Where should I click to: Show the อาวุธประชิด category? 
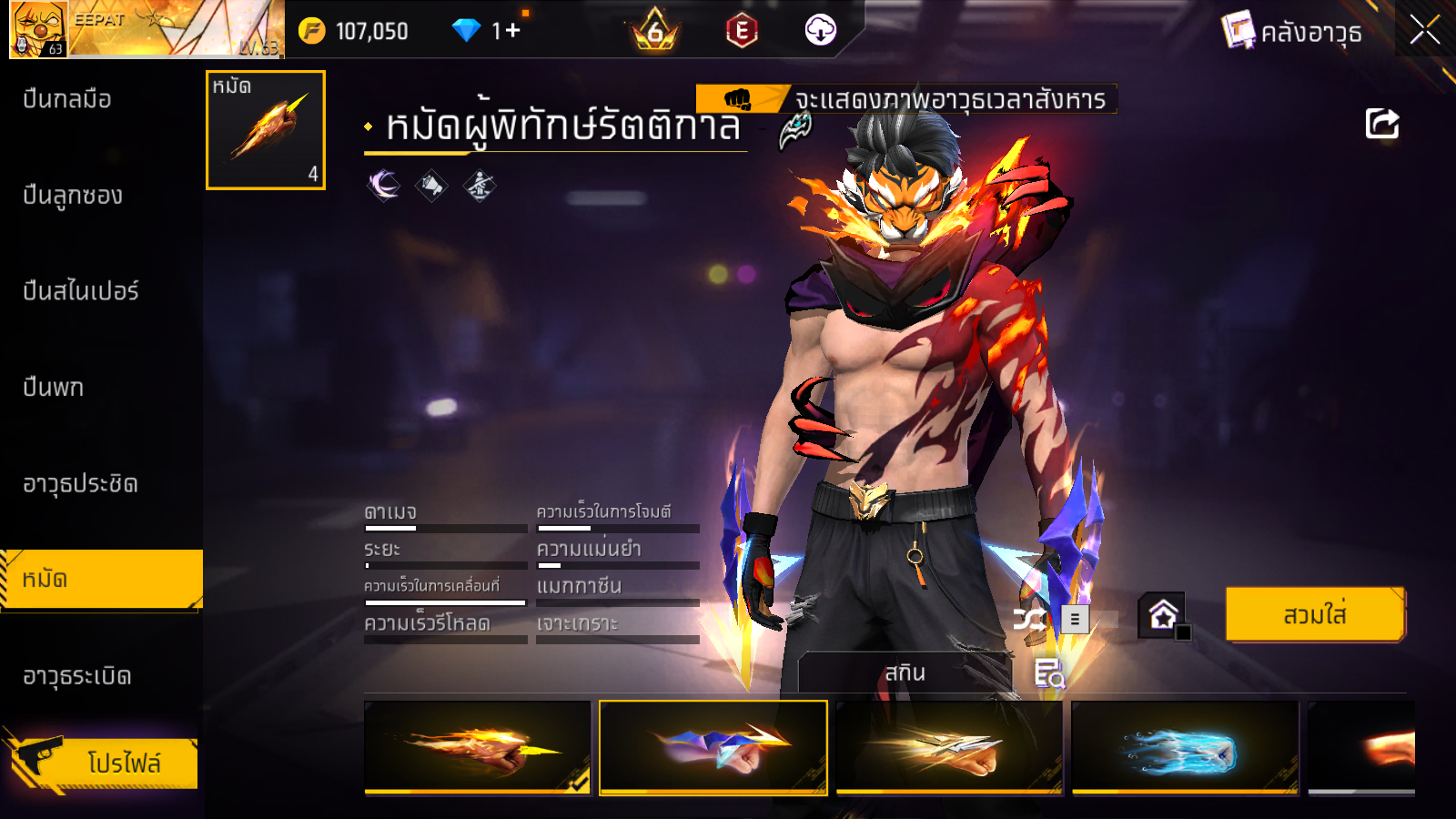pyautogui.click(x=80, y=484)
